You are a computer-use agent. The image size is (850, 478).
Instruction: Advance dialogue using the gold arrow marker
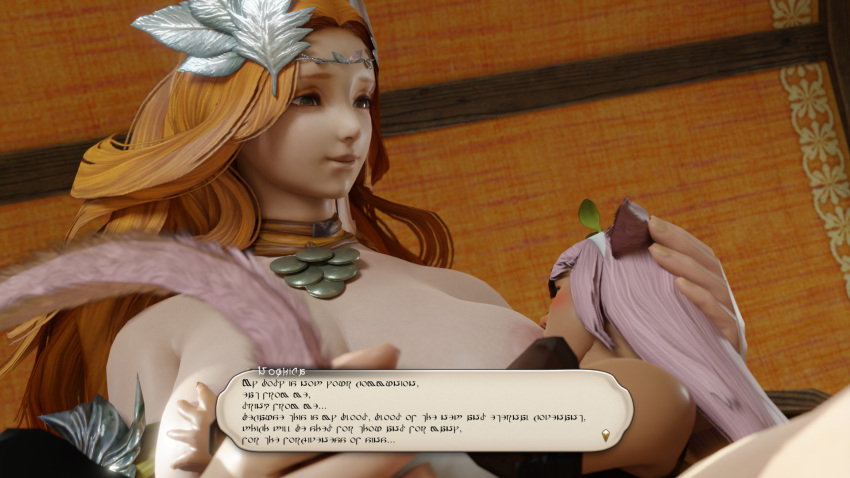(605, 435)
